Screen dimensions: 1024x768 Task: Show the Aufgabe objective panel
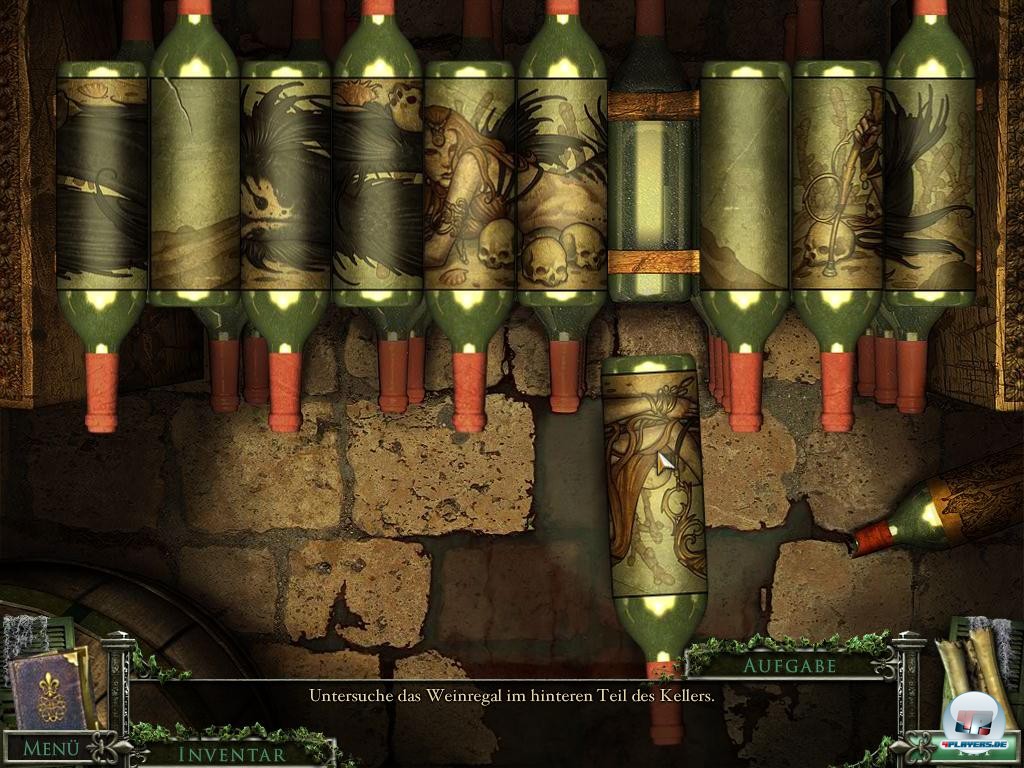click(789, 664)
